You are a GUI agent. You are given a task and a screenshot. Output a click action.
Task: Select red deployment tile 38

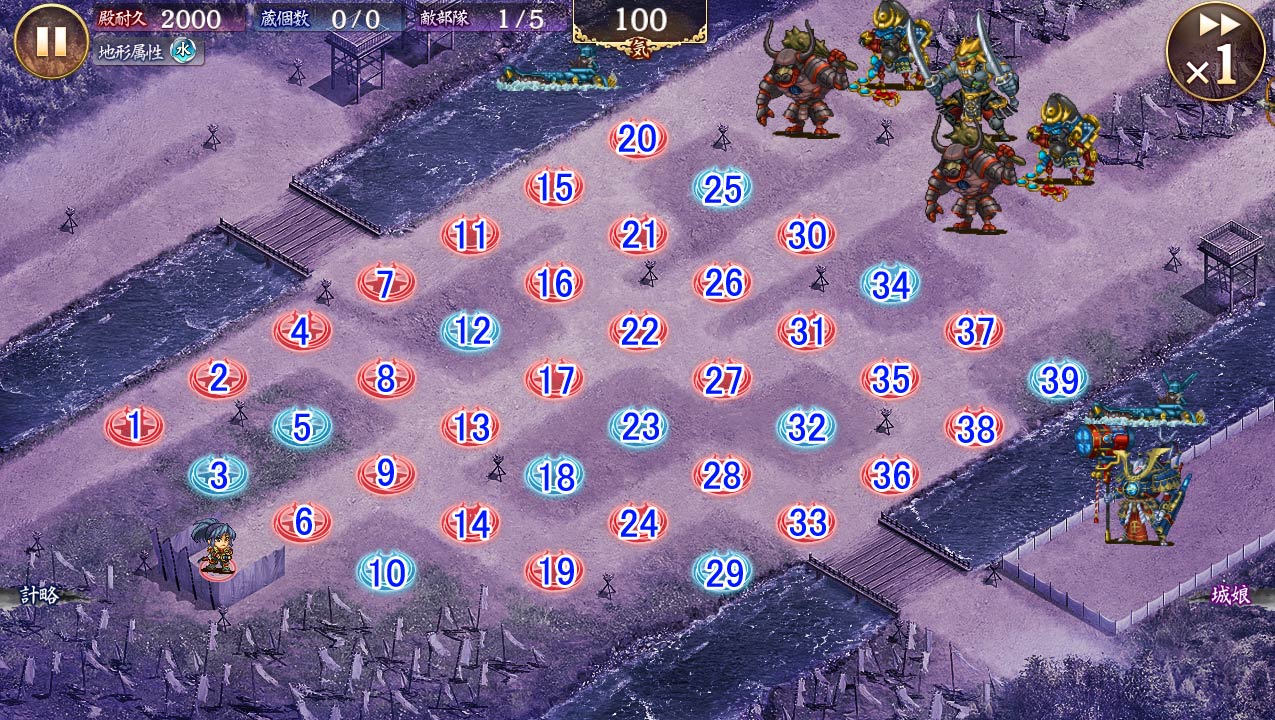point(975,428)
